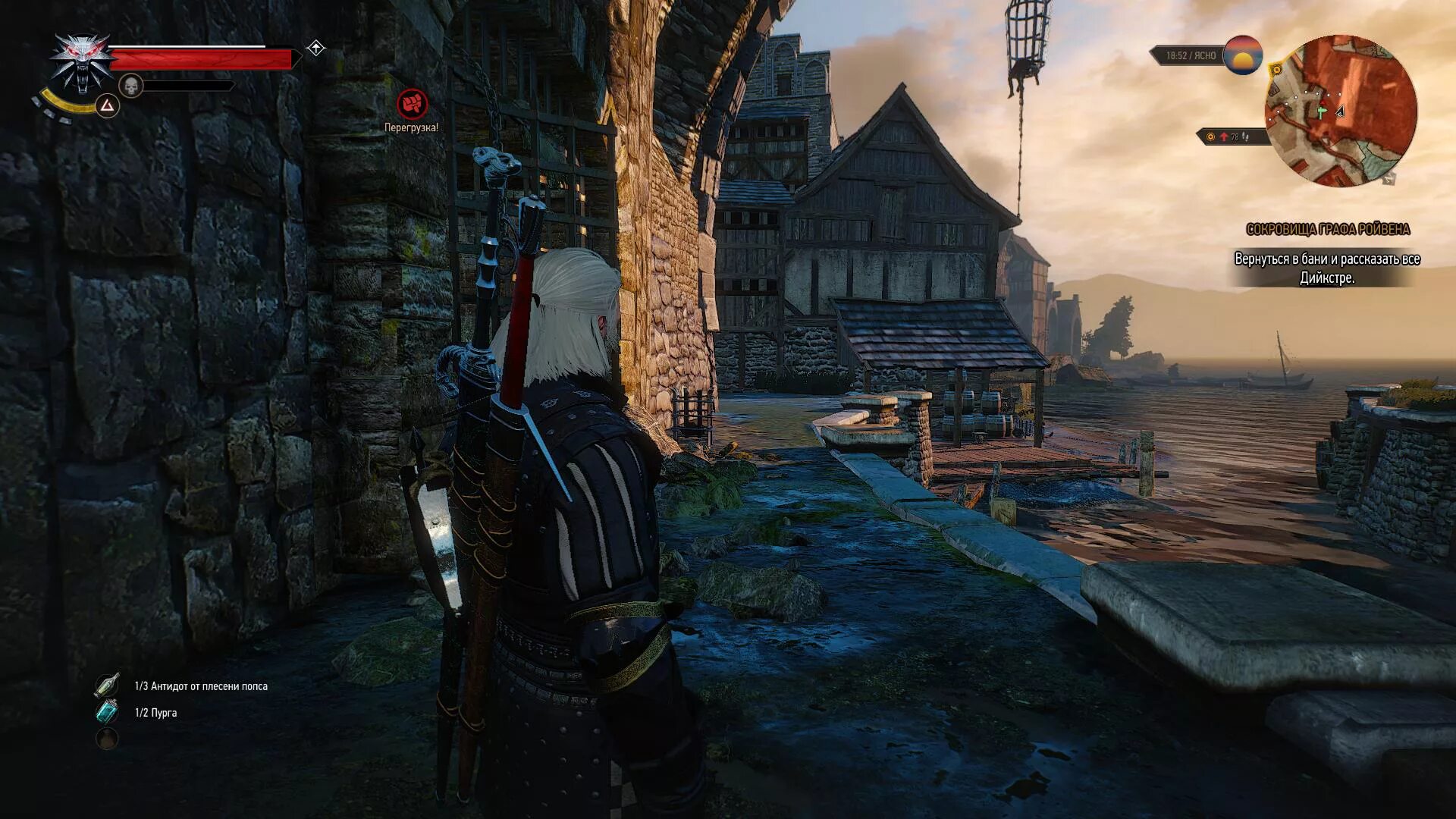Select the tracked quest title Сокровища графа Ройвена
The width and height of the screenshot is (1456, 819).
pyautogui.click(x=1328, y=229)
